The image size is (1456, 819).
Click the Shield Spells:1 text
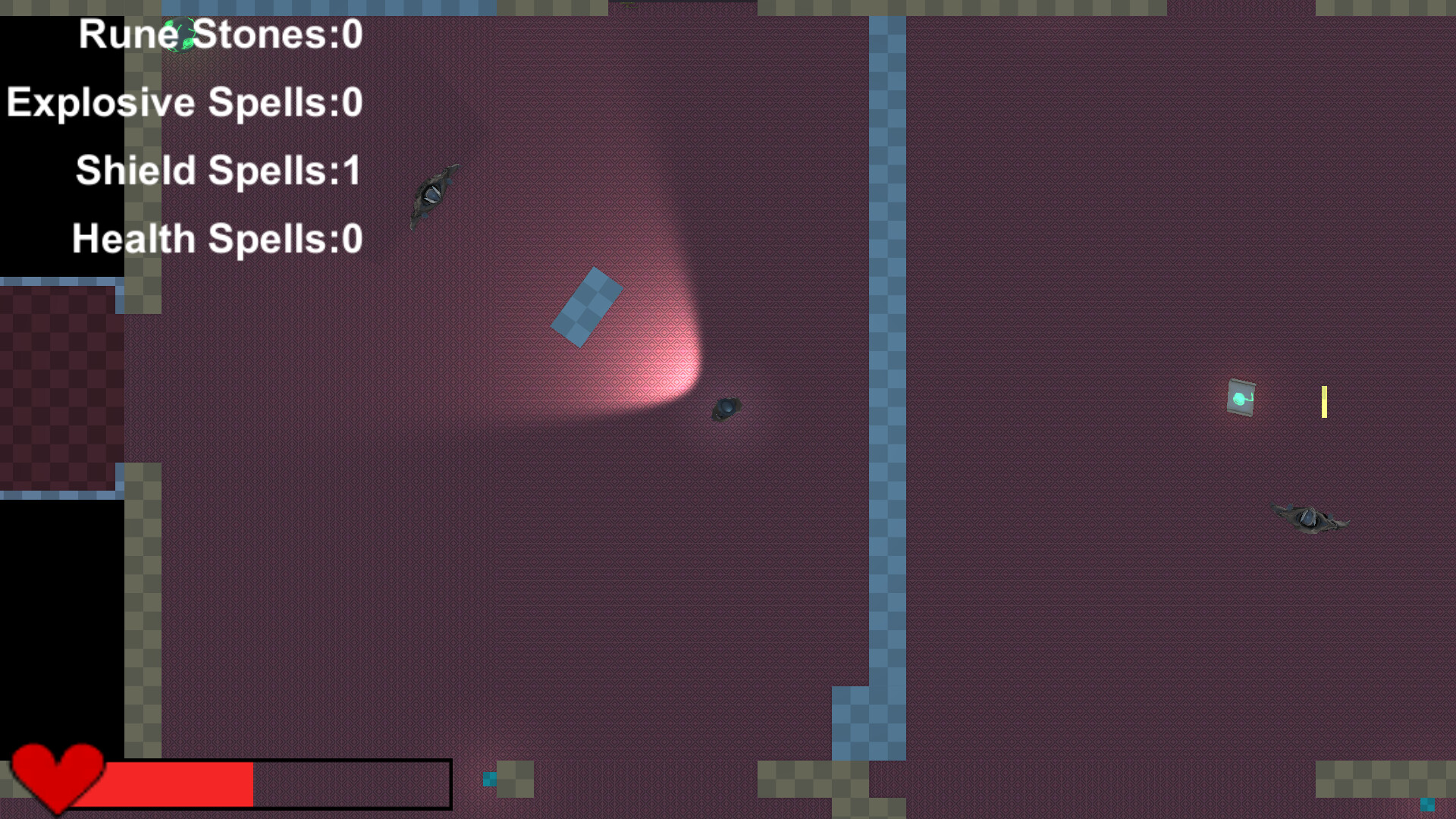point(218,170)
